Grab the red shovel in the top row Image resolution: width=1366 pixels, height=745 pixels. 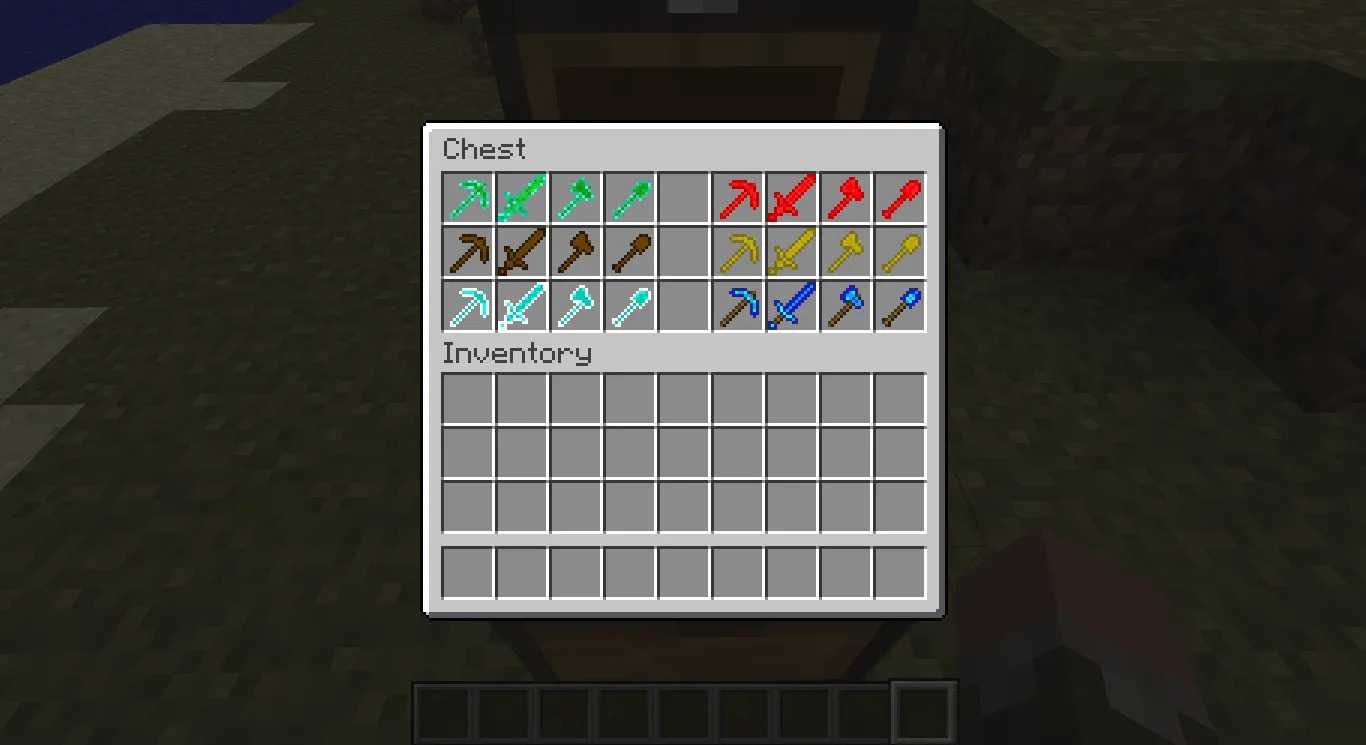coord(901,197)
